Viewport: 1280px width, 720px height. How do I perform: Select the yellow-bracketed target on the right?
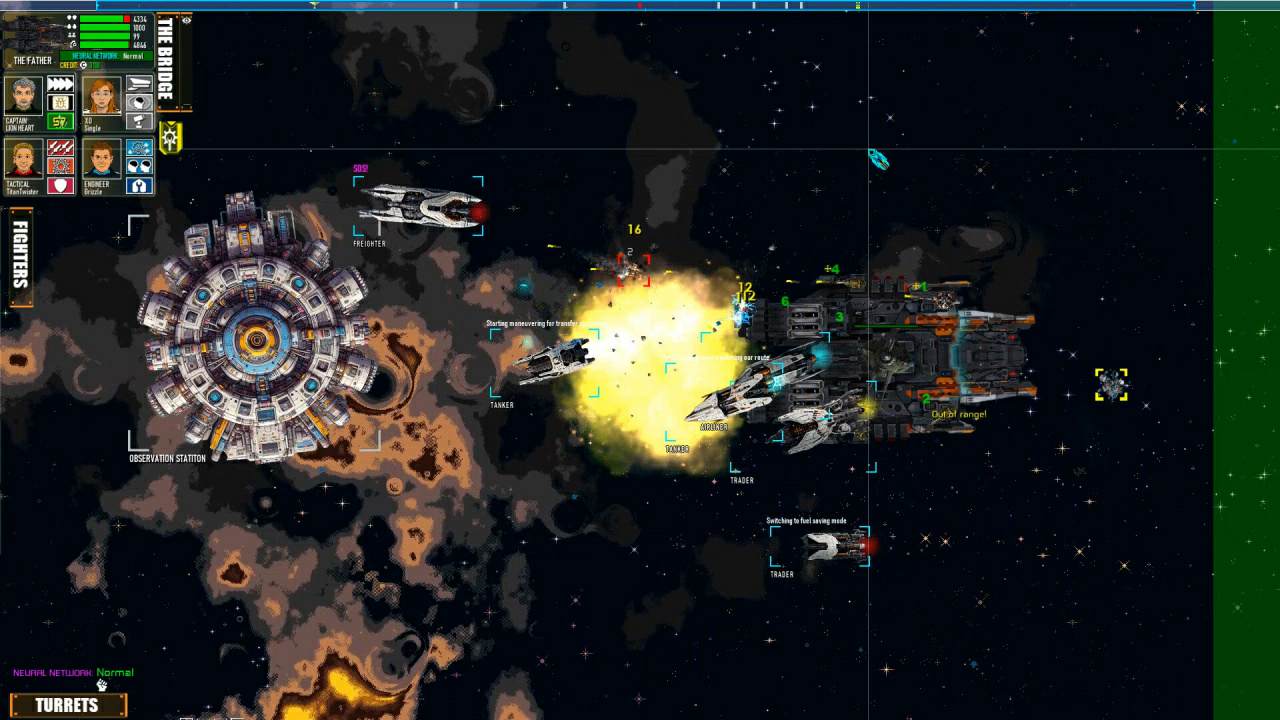click(x=1111, y=384)
